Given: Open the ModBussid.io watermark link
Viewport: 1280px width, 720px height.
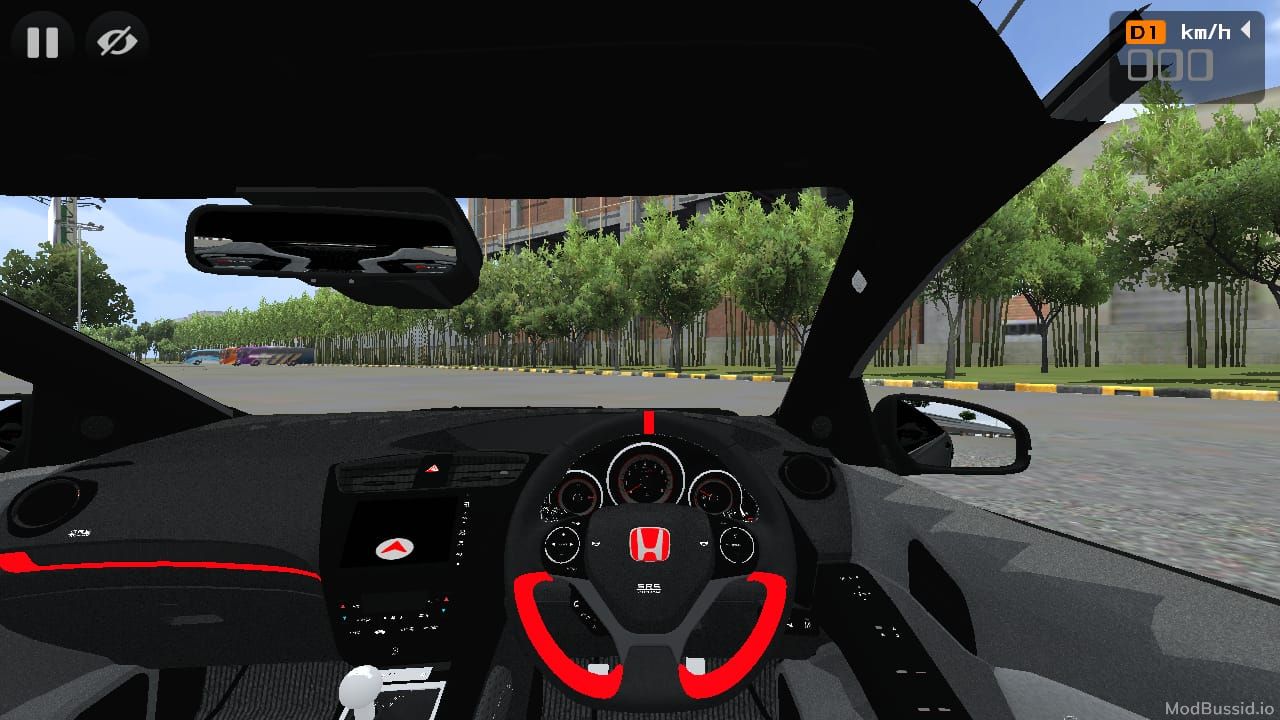Looking at the screenshot, I should pos(1221,706).
